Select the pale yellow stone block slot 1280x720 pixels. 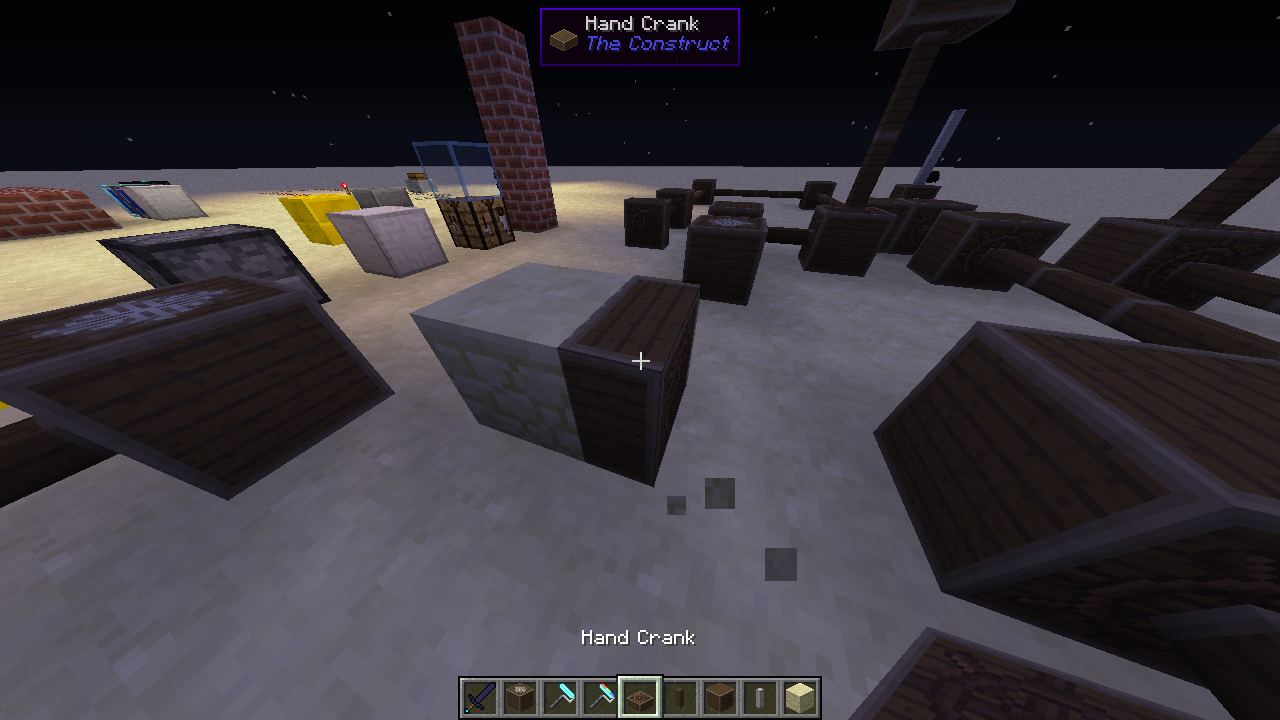click(800, 697)
